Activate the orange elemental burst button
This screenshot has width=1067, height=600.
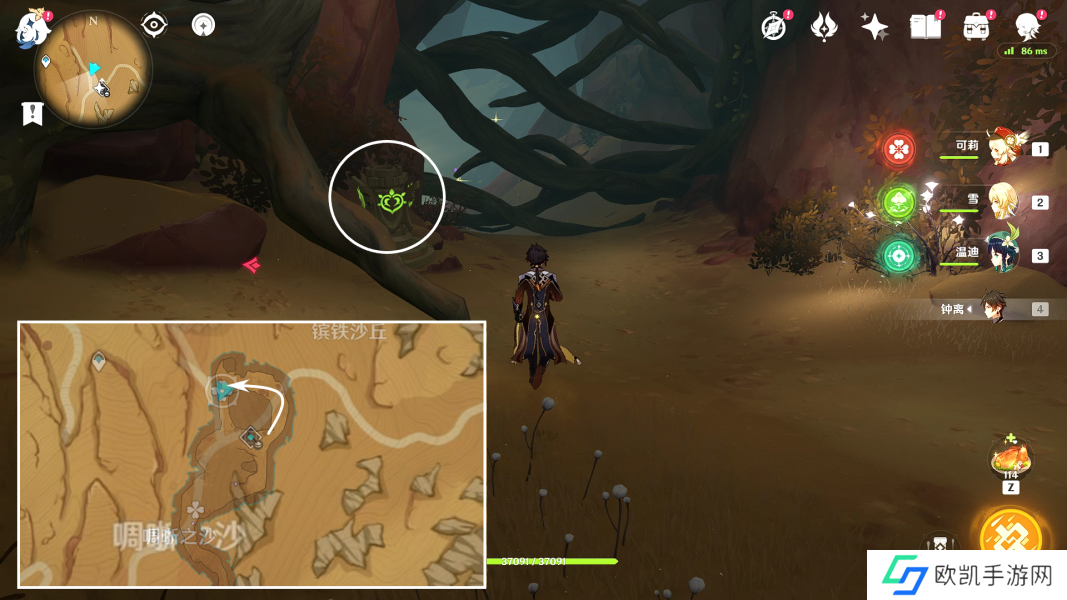[1011, 539]
